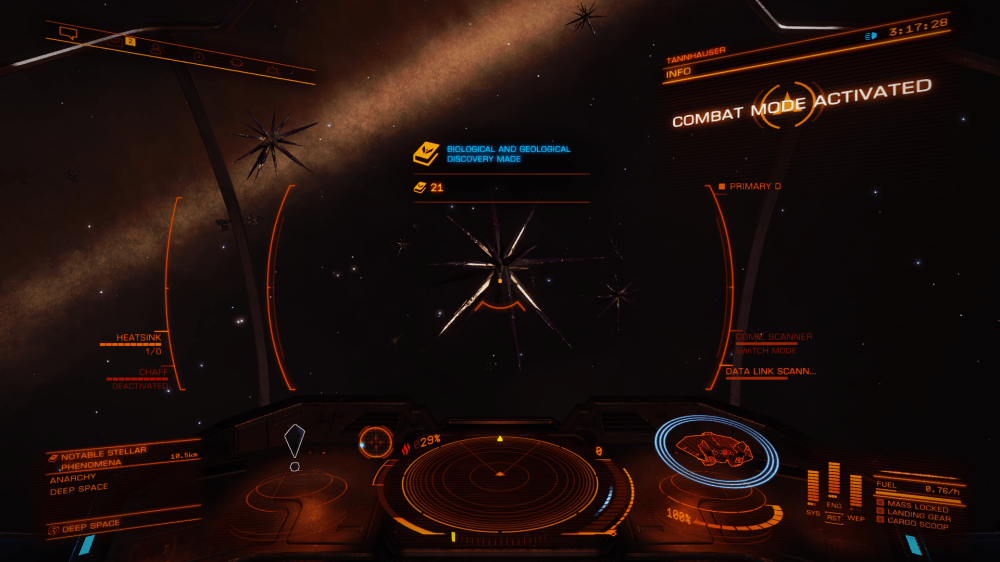Activate the Heatsink utility entry

pos(138,338)
